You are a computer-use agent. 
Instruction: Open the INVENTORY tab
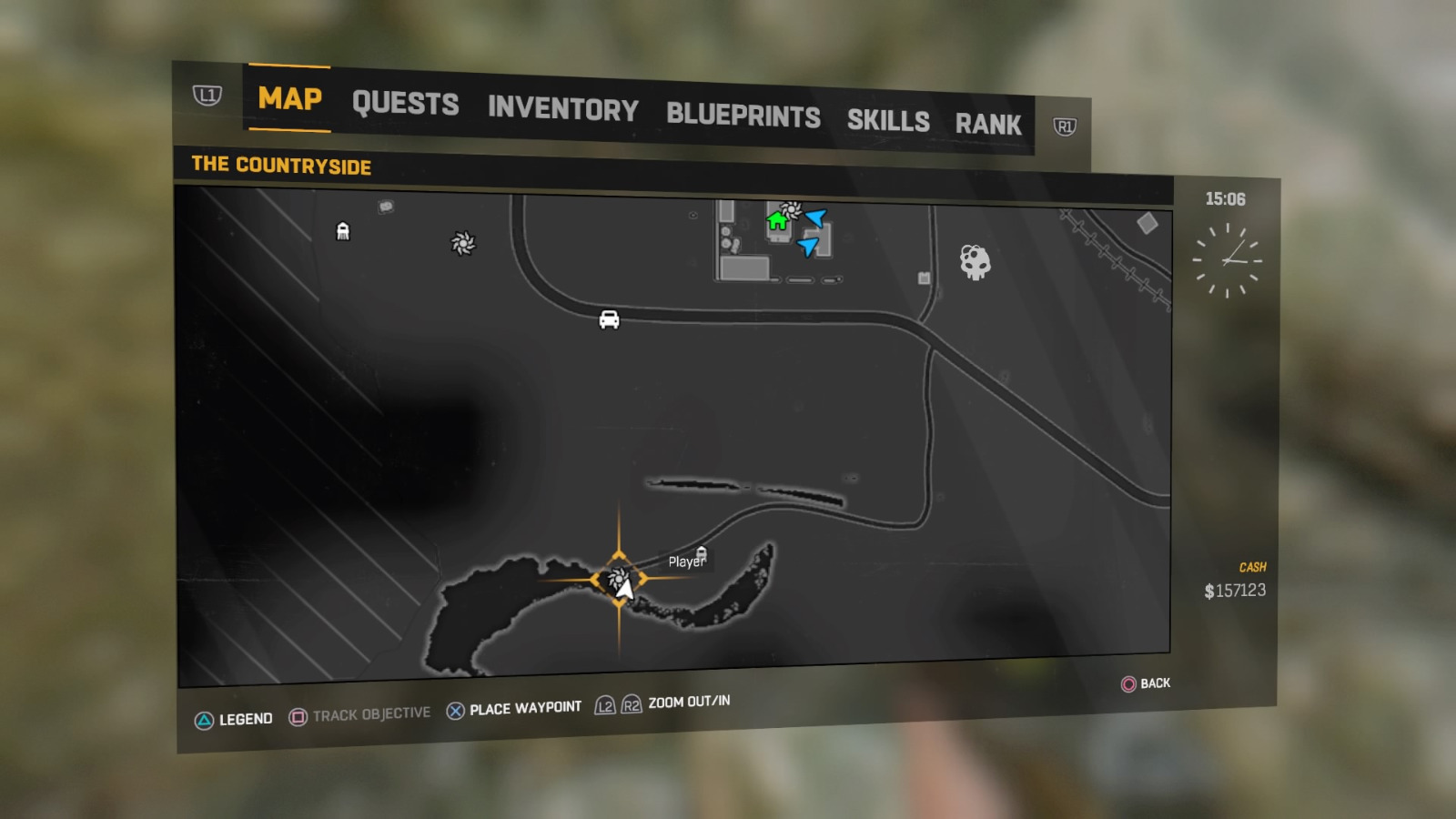562,109
